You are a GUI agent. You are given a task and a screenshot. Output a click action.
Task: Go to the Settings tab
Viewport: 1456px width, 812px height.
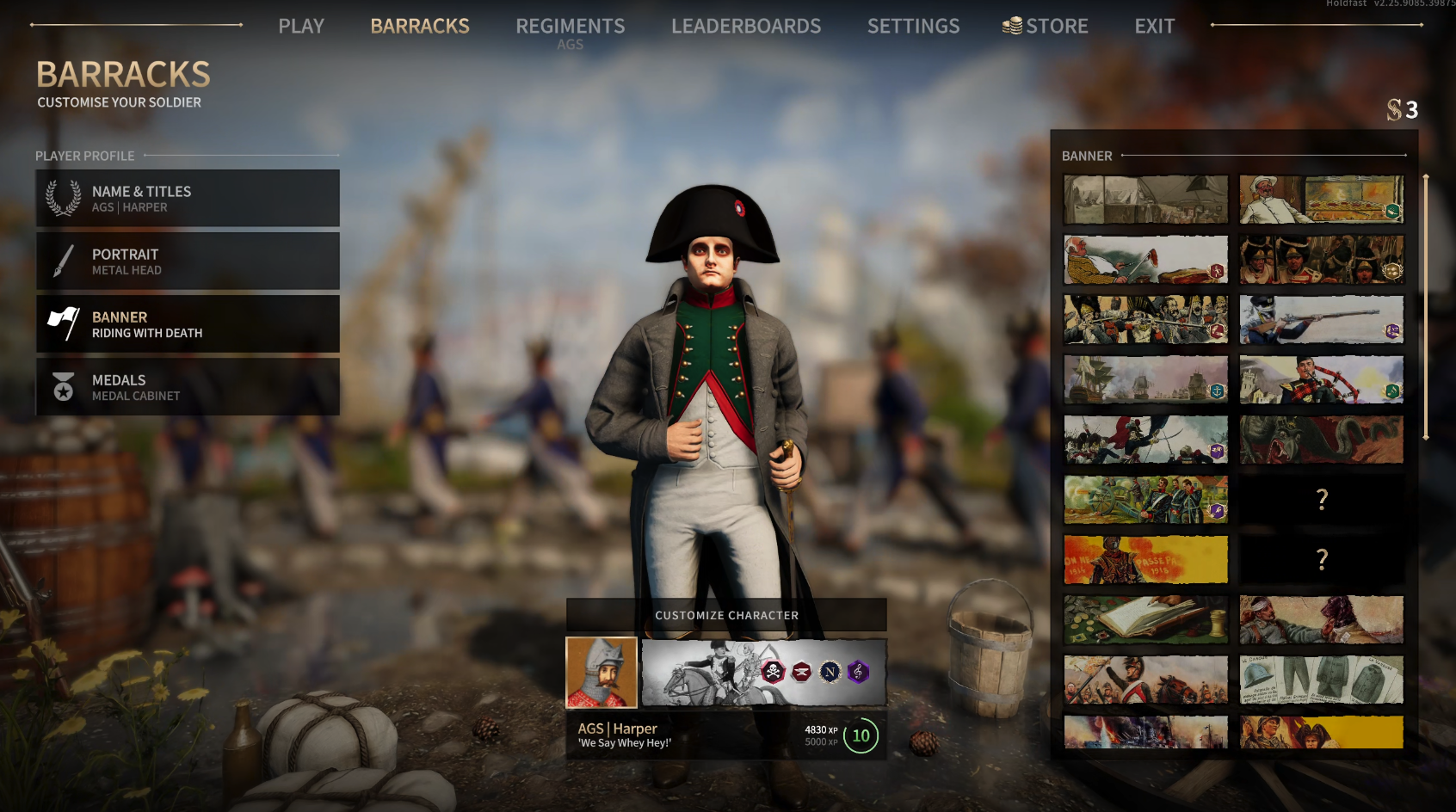click(x=913, y=27)
